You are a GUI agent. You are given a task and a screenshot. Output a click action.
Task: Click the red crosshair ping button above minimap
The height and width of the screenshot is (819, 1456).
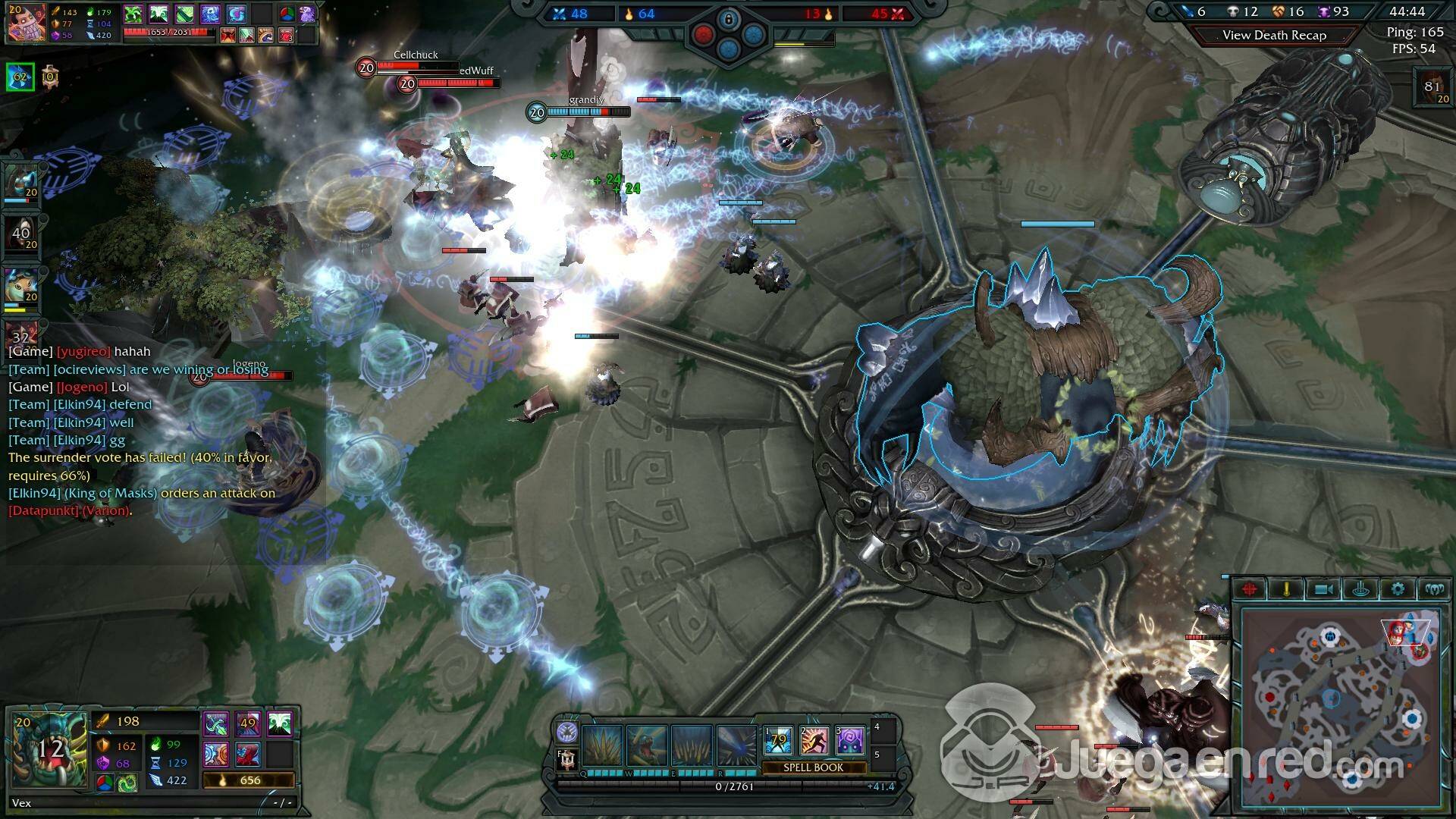tap(1250, 589)
